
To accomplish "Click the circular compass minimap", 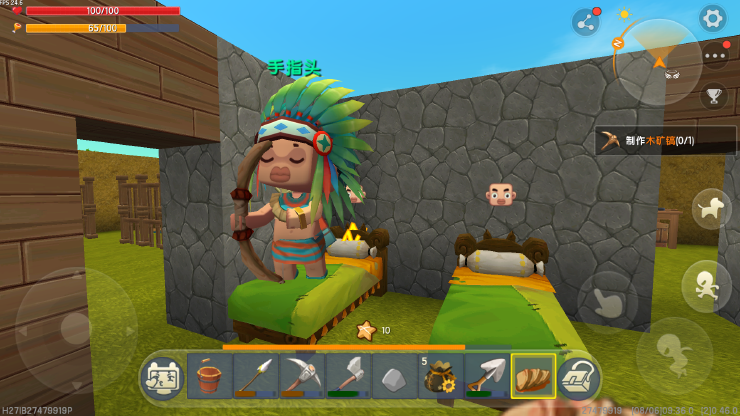I will pos(657,60).
